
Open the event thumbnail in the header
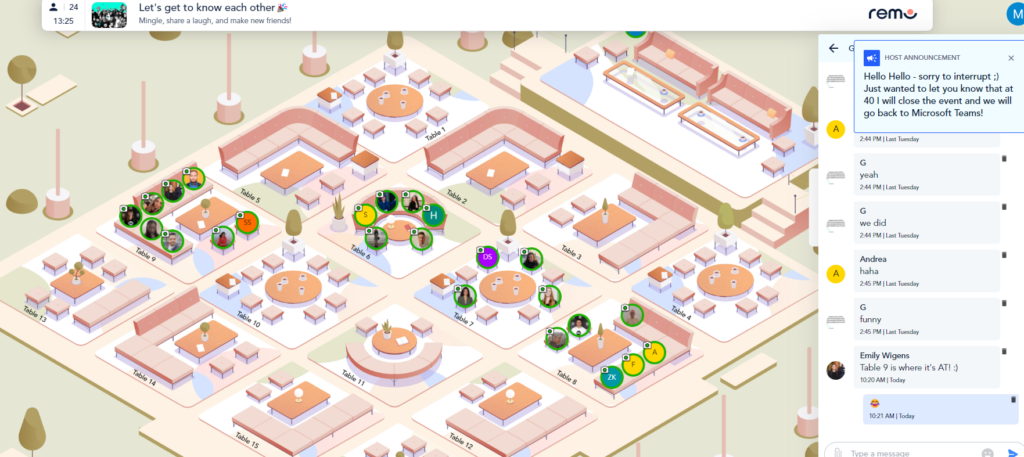109,14
